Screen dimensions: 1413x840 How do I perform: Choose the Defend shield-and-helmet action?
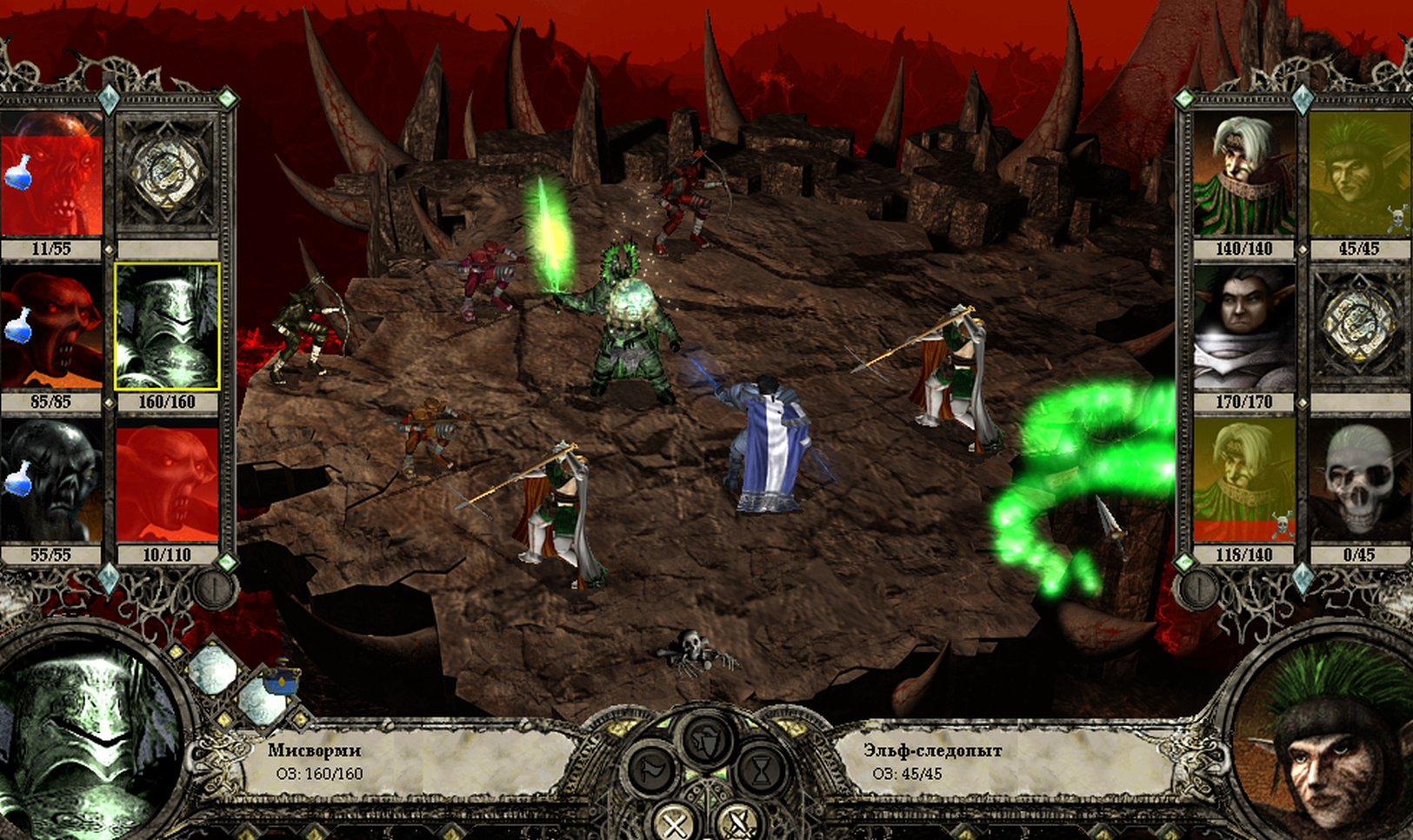point(706,739)
